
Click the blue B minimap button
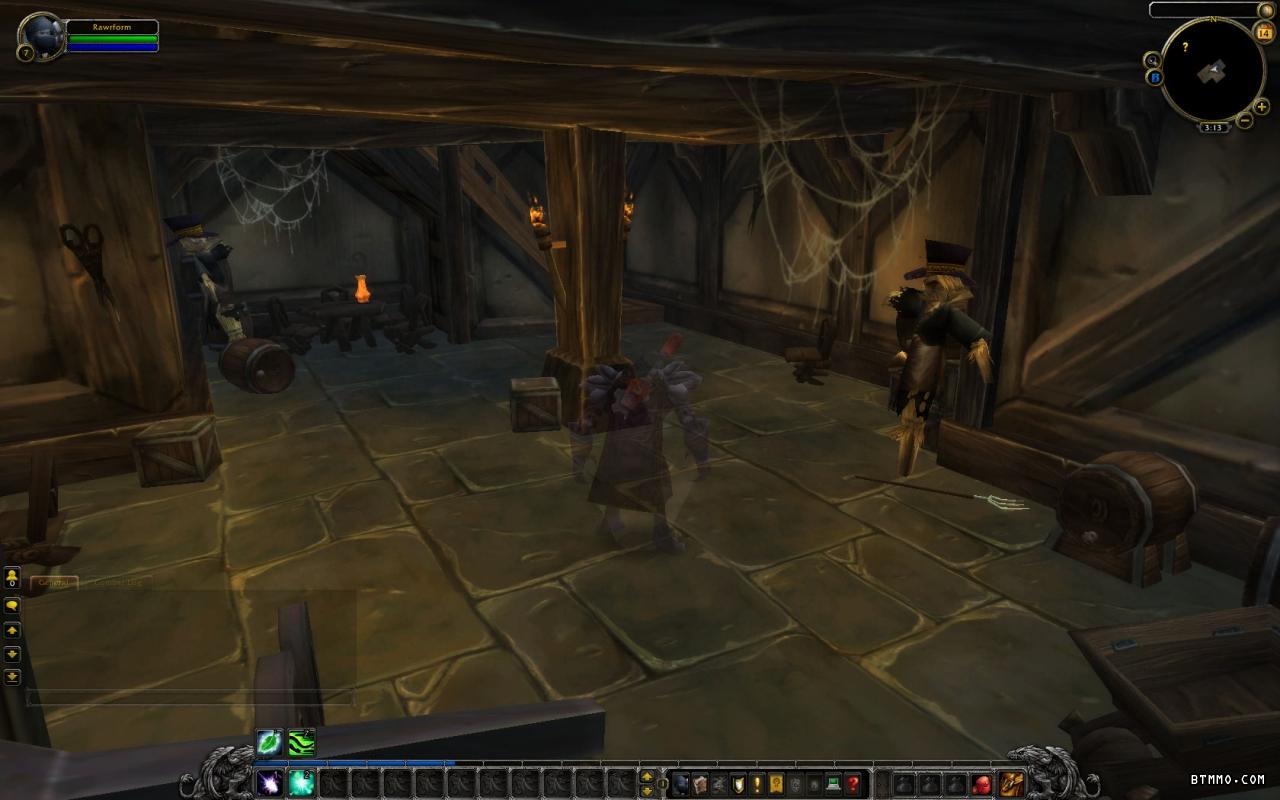pyautogui.click(x=1155, y=77)
